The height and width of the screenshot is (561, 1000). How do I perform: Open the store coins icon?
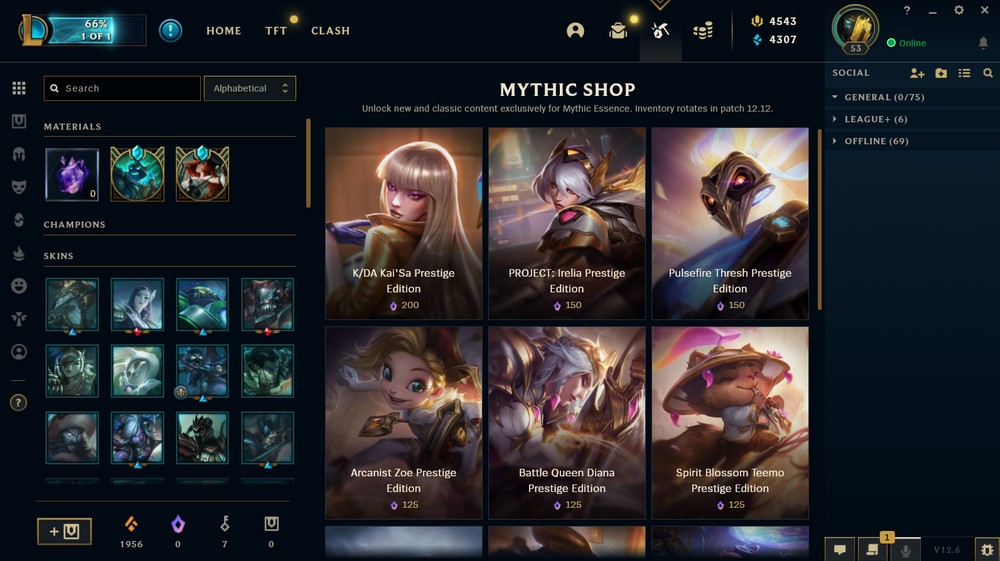coord(703,31)
